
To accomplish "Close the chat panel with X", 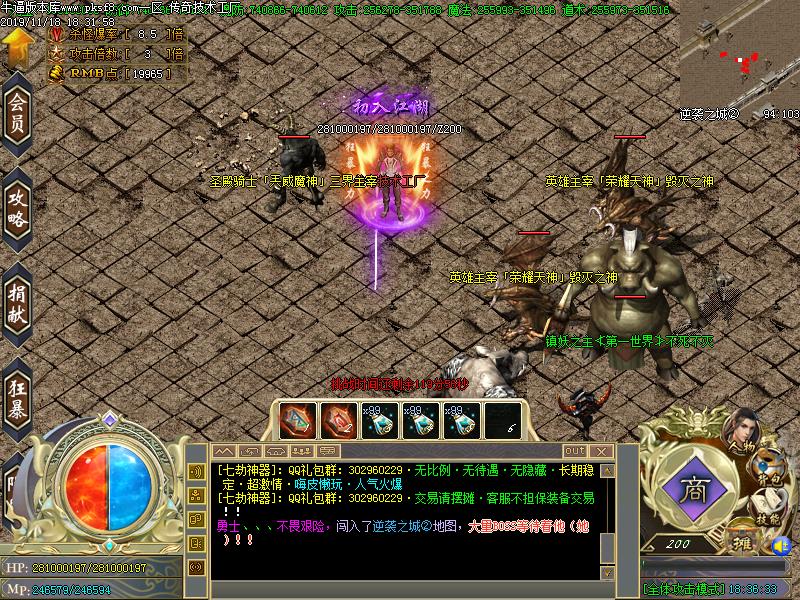I will tap(603, 451).
